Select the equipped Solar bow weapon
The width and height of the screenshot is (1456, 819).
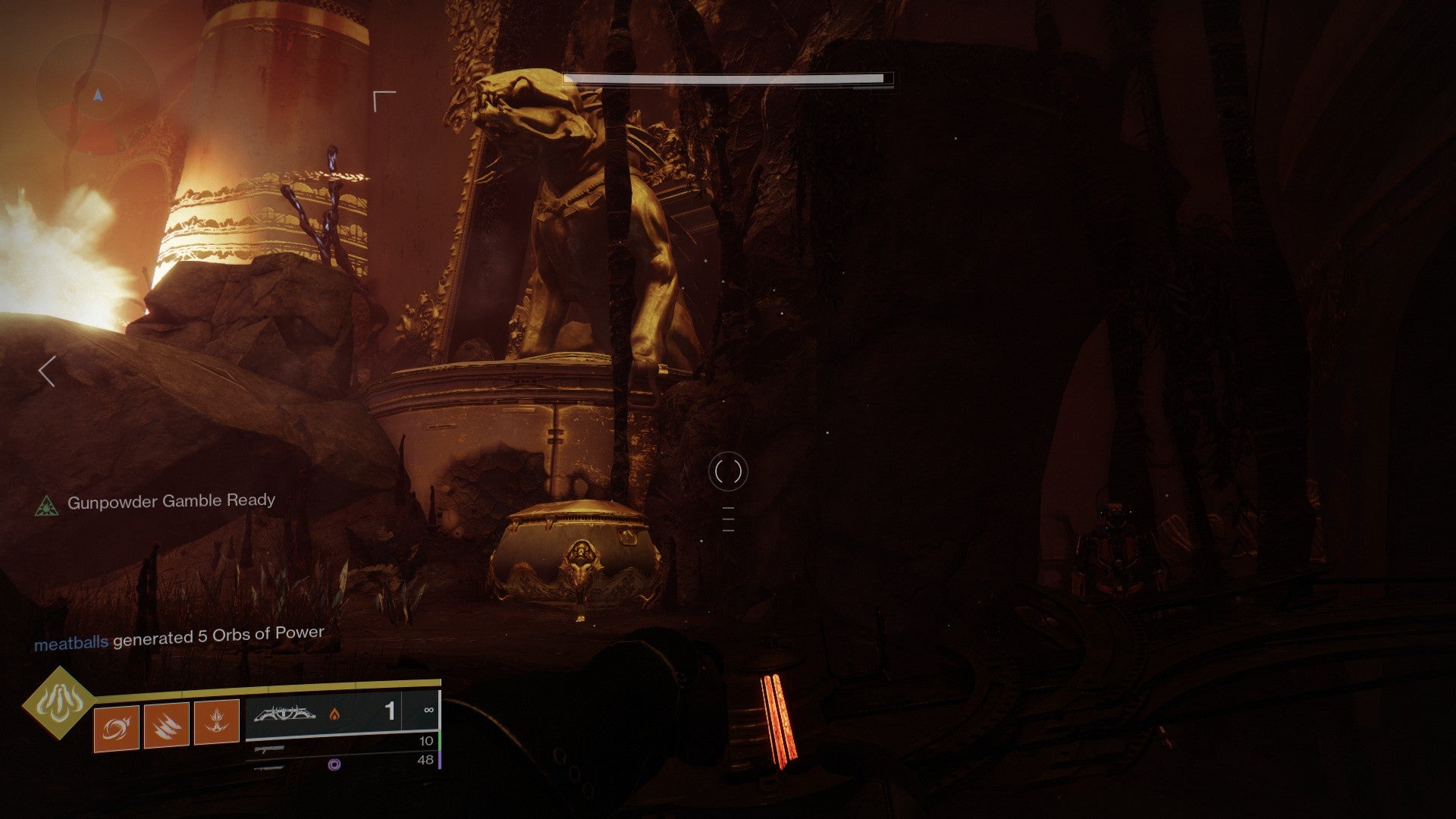290,714
